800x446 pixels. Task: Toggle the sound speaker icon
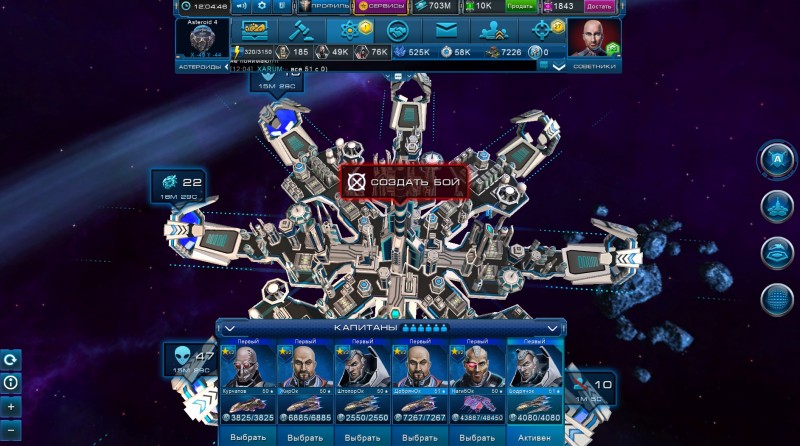(240, 6)
